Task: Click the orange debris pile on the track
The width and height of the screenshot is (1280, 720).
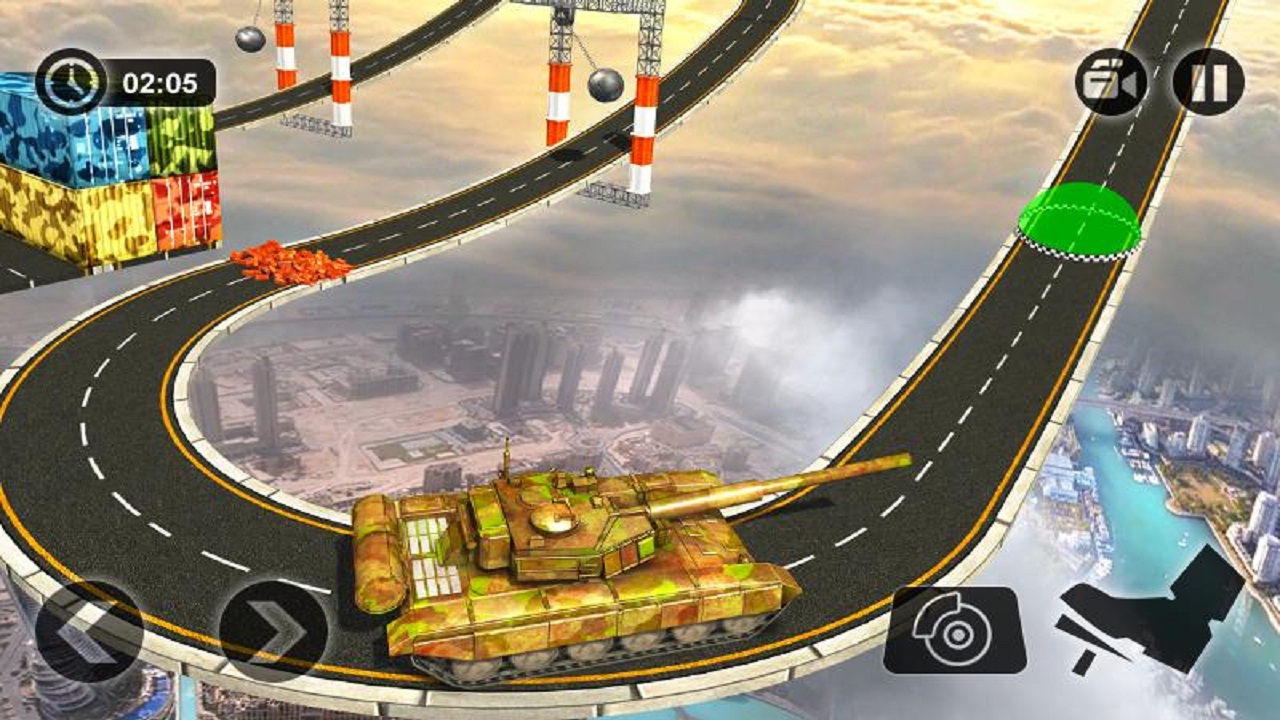Action: point(285,262)
